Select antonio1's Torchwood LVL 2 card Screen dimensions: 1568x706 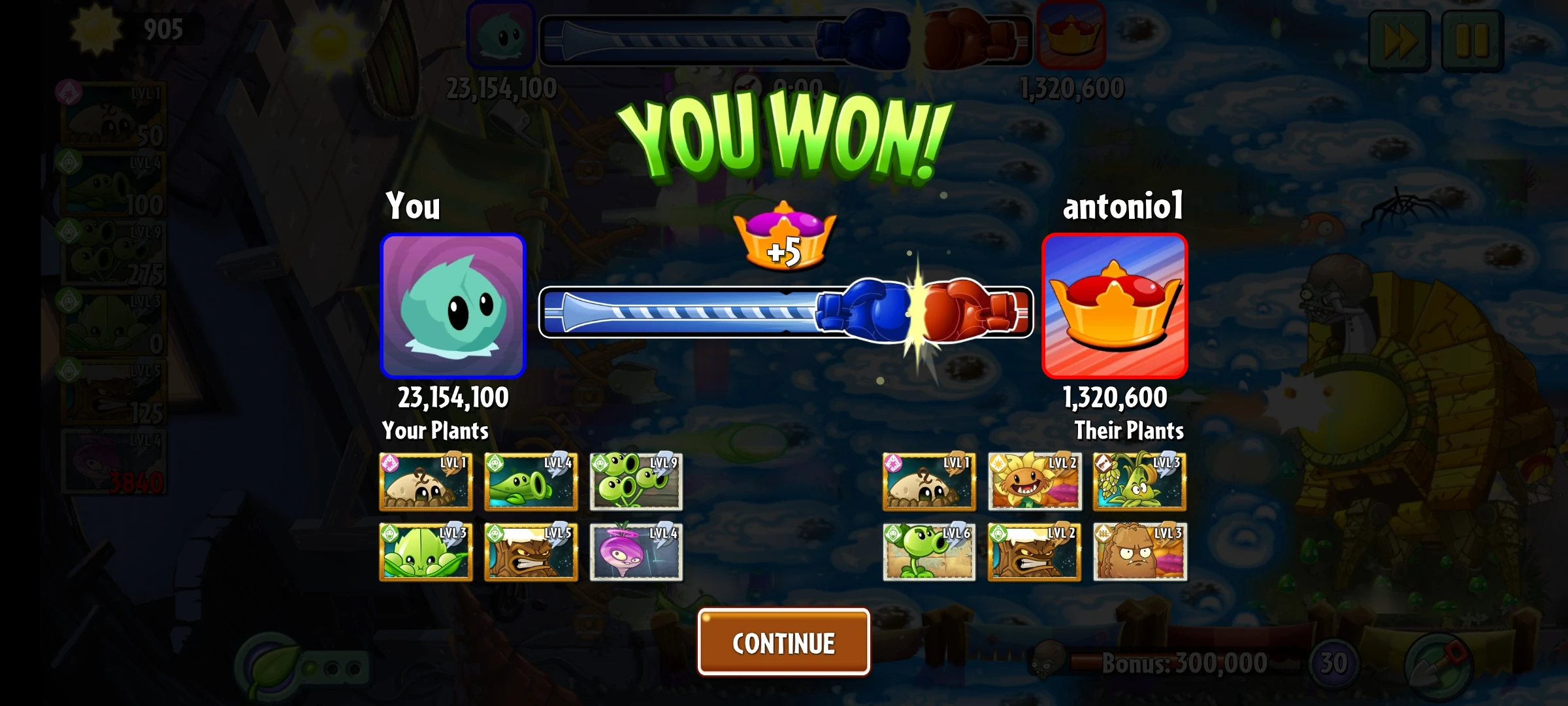click(1034, 552)
